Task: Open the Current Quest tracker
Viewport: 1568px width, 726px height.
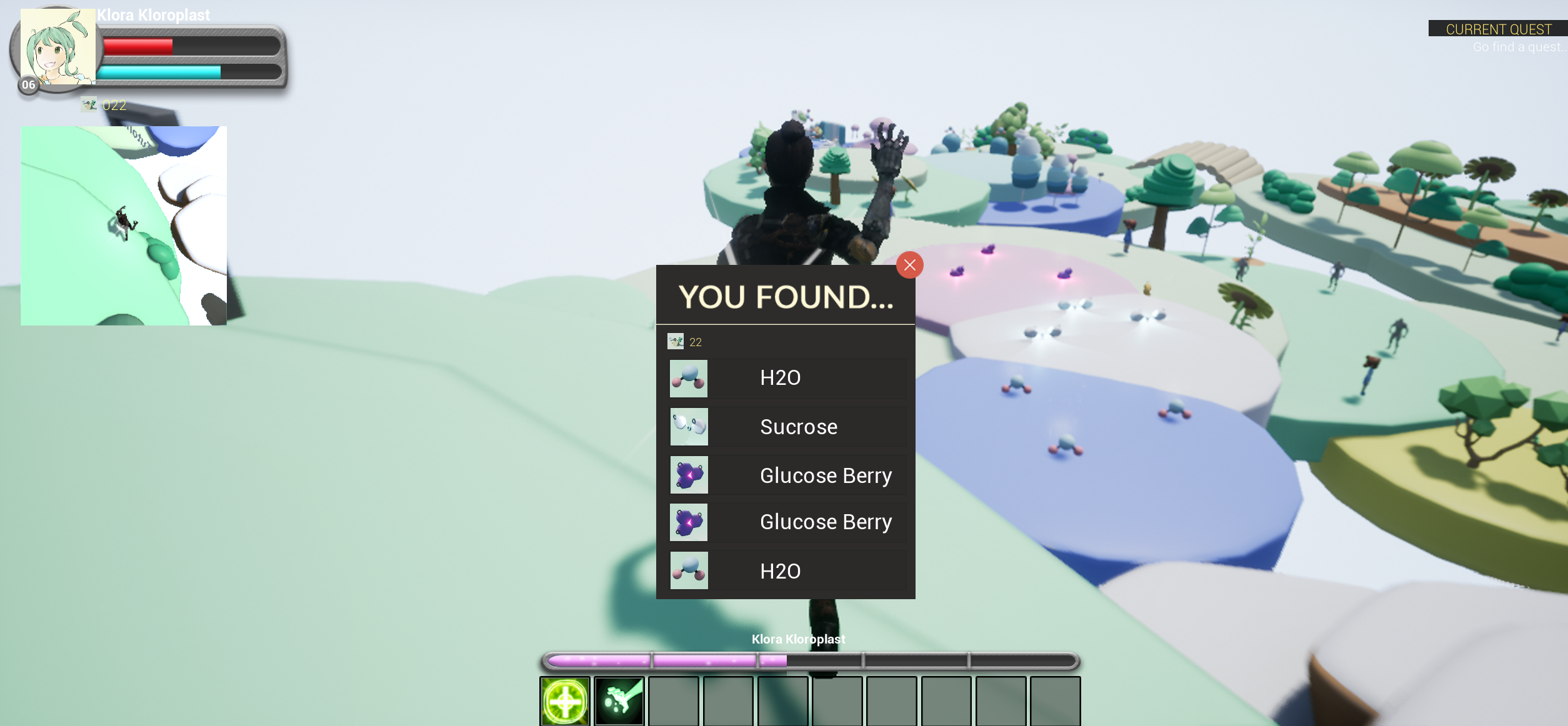Action: pyautogui.click(x=1498, y=29)
